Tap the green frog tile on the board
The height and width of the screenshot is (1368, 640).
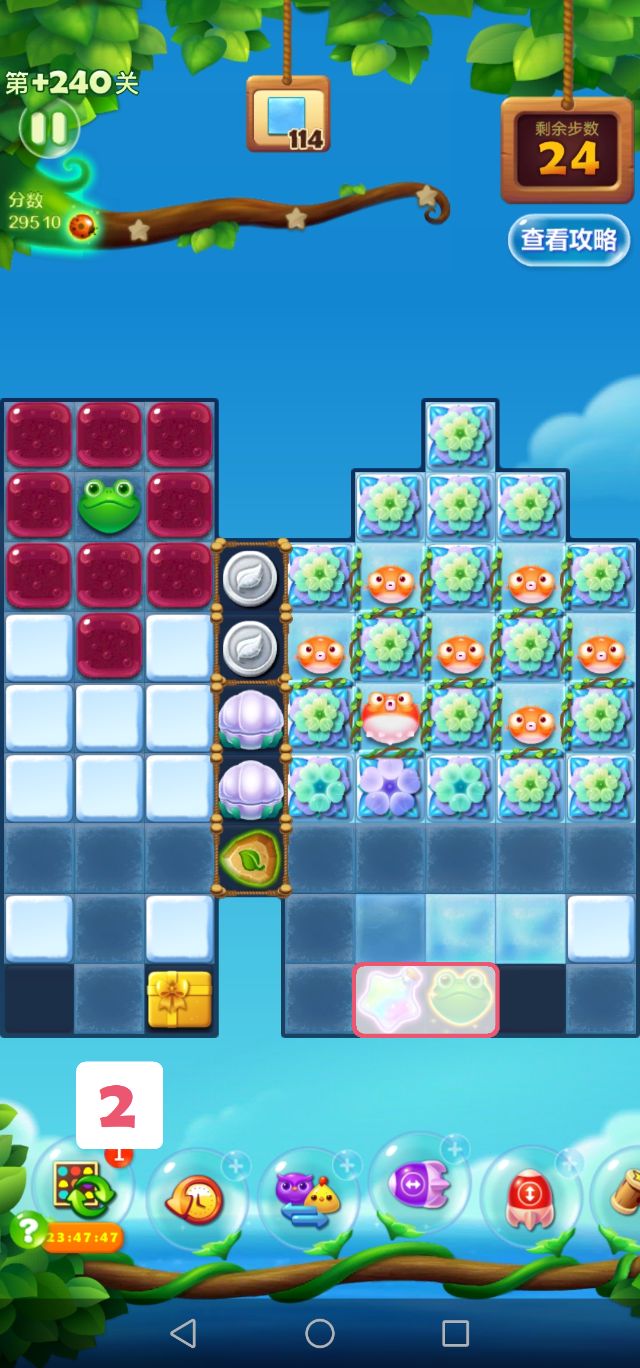pyautogui.click(x=110, y=506)
